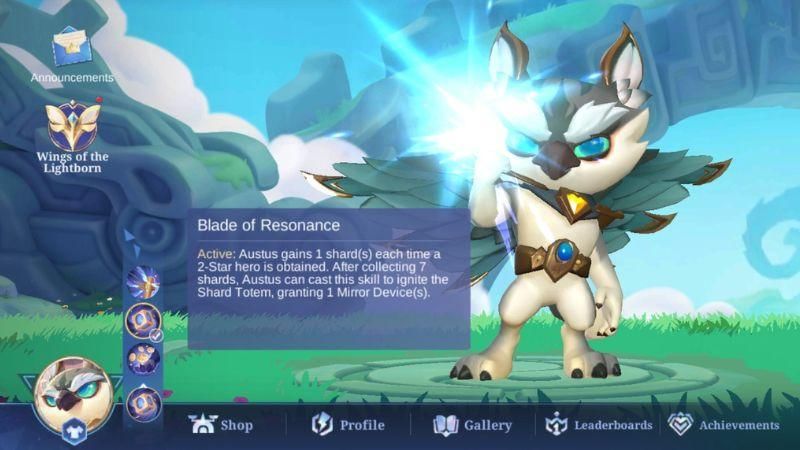Choose the skill icon marked with a checkmark
800x450 pixels.
(x=143, y=320)
